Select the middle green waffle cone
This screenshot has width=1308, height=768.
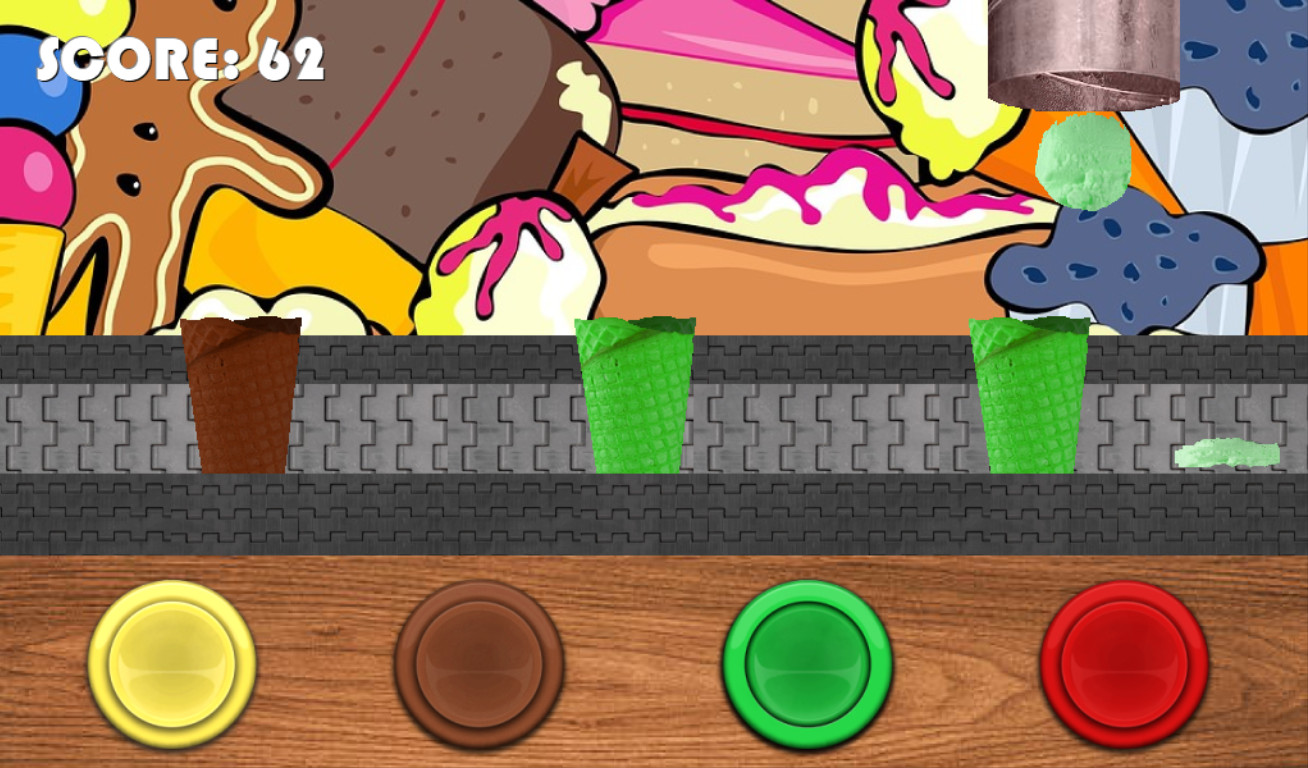636,395
